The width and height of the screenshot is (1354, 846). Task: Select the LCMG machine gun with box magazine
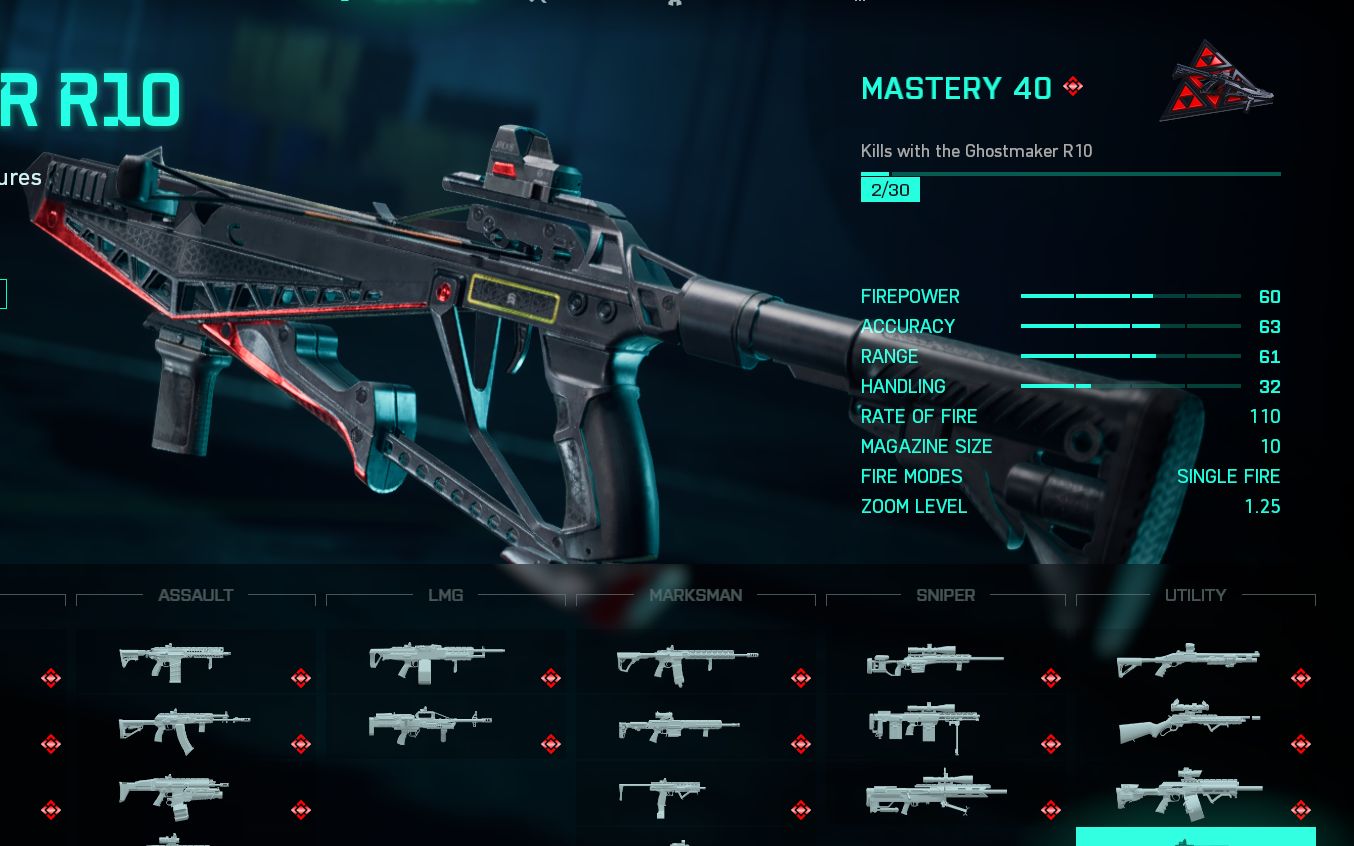coord(436,662)
